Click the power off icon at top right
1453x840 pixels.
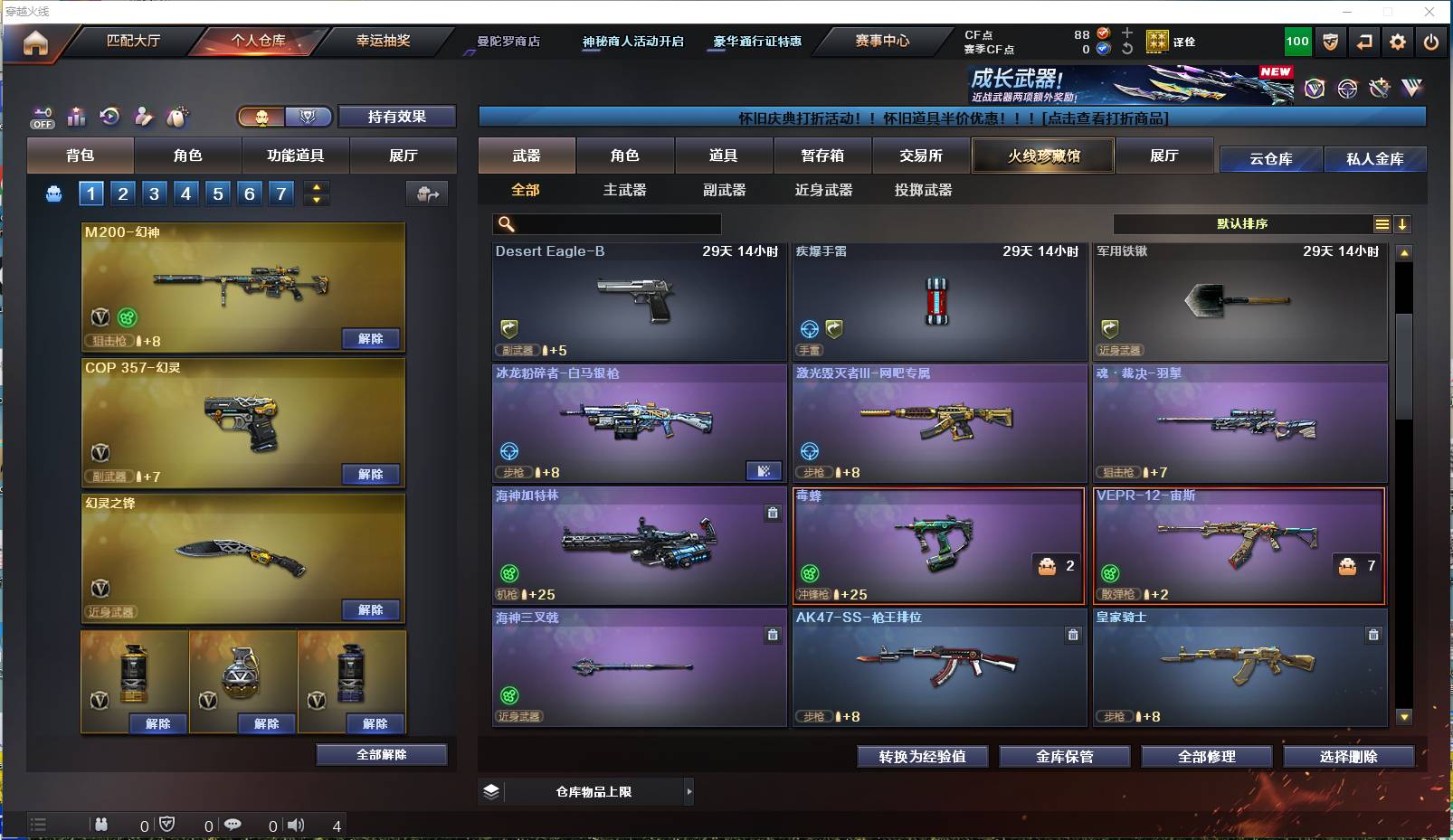click(x=1431, y=42)
